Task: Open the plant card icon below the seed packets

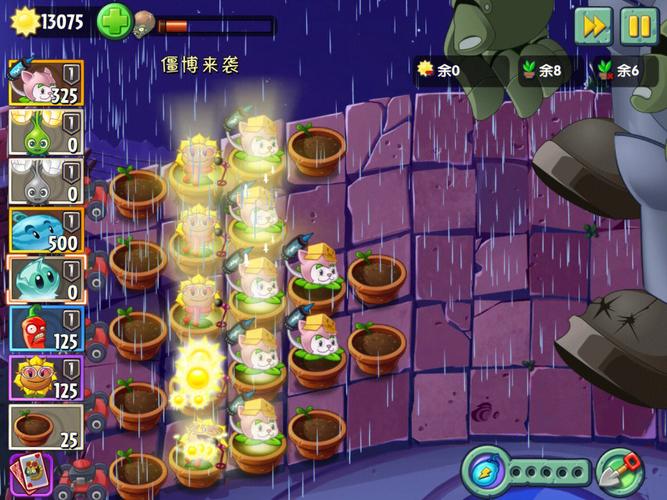Action: [x=30, y=473]
